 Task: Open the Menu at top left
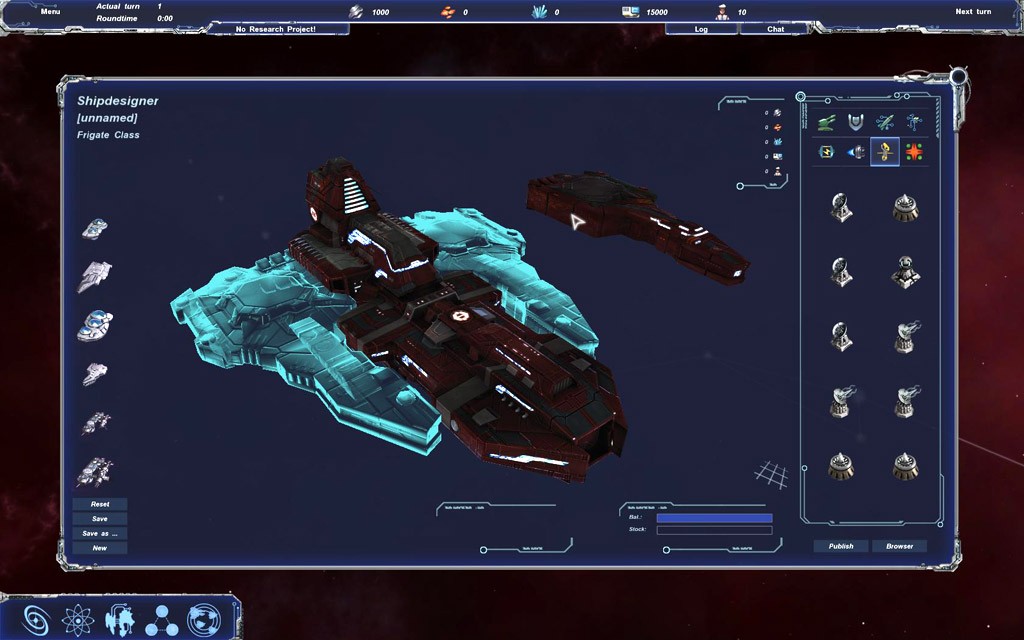click(x=50, y=11)
